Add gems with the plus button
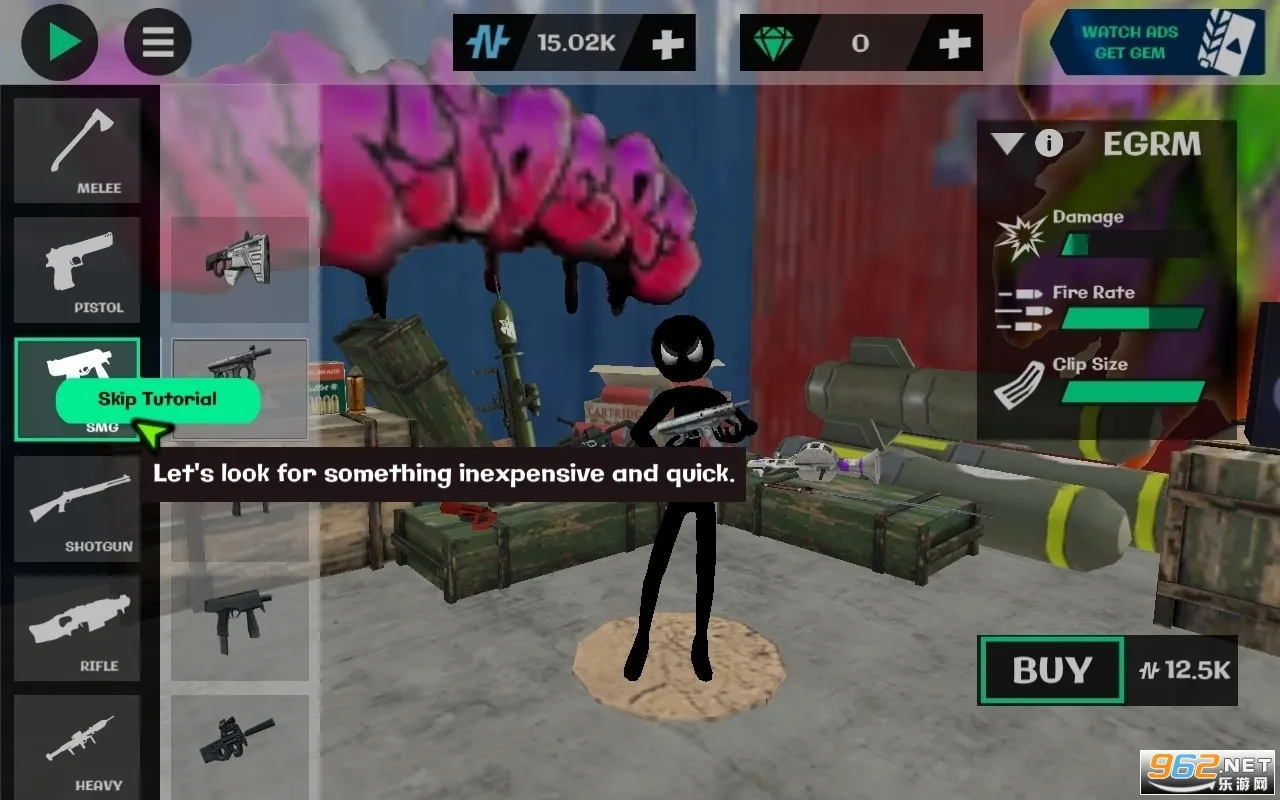1280x800 pixels. (955, 43)
